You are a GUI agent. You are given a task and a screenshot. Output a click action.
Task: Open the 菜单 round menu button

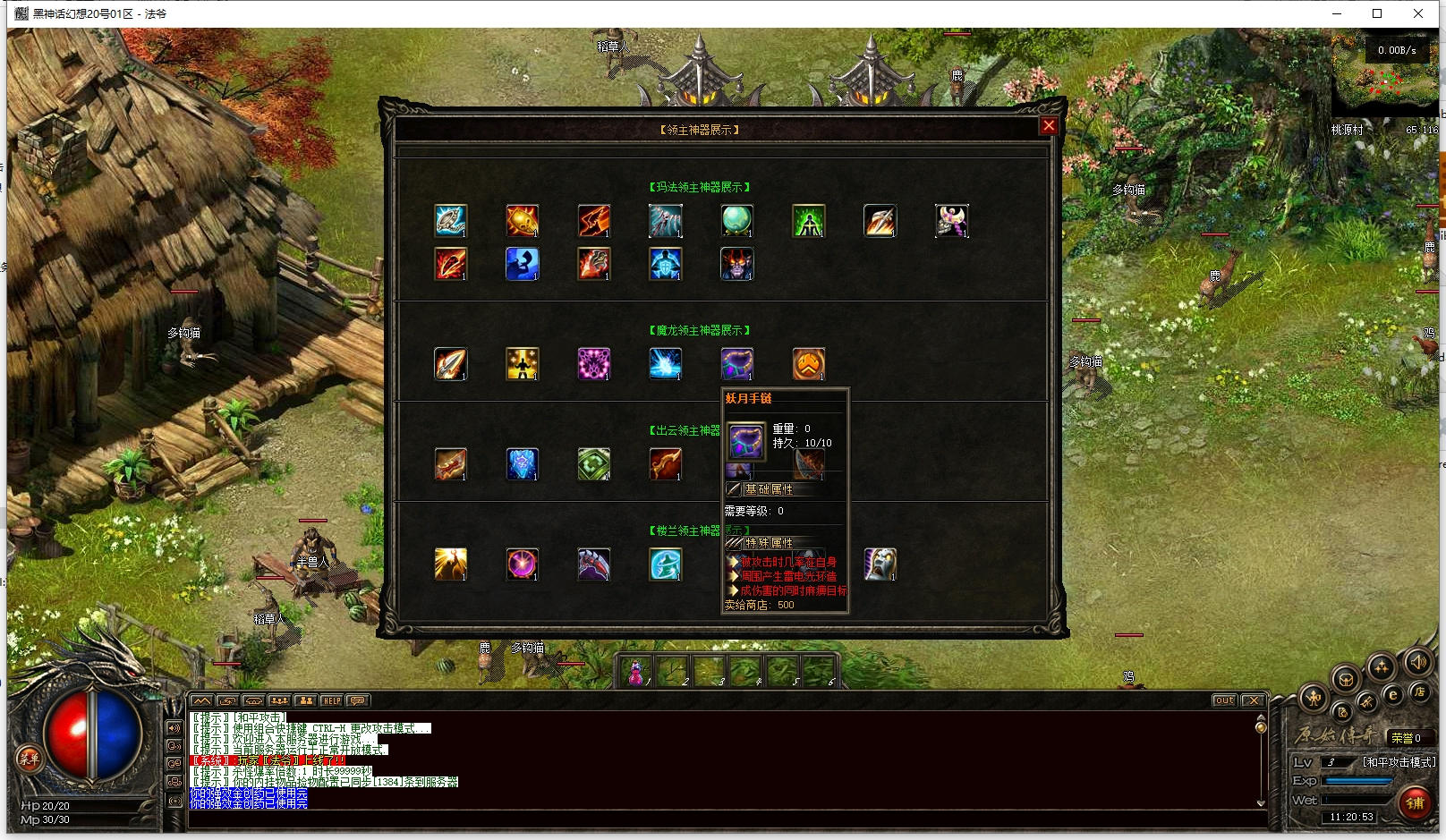click(28, 759)
